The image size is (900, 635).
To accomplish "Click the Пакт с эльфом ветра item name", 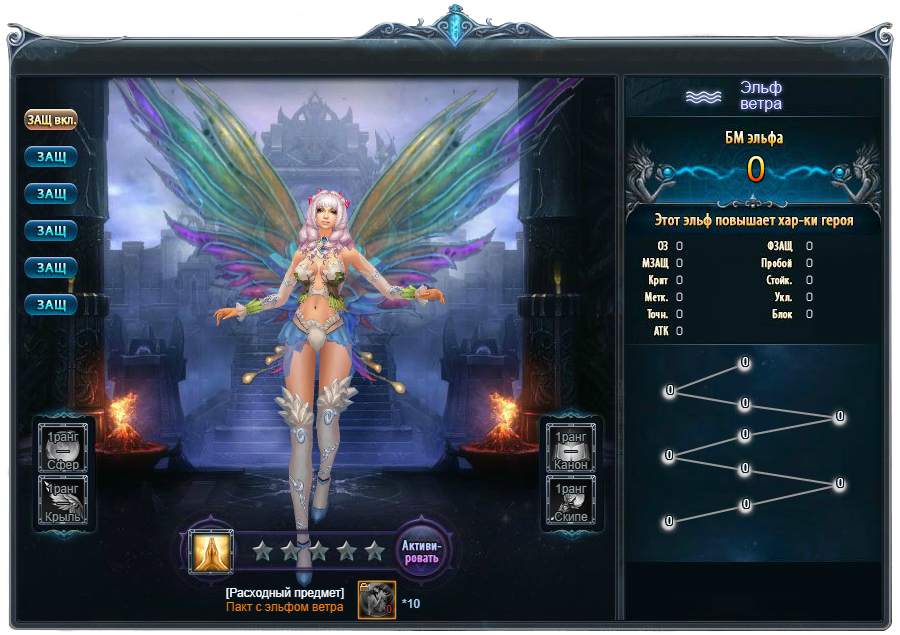I will click(x=284, y=607).
